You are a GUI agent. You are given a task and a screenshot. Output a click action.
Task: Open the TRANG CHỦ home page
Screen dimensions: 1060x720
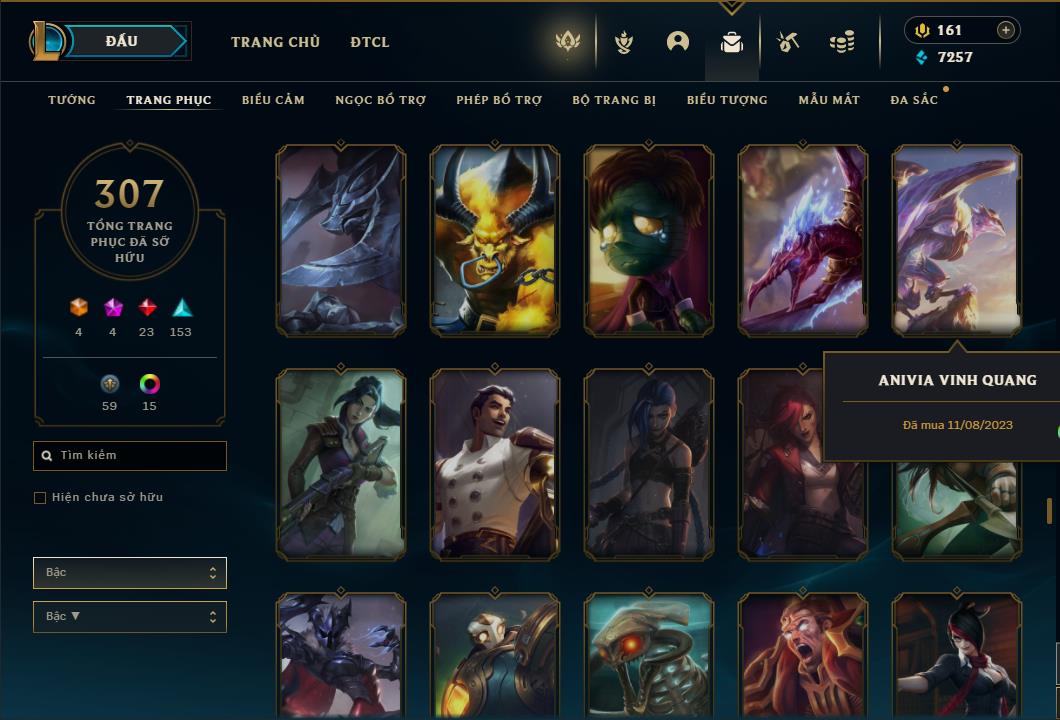[275, 42]
